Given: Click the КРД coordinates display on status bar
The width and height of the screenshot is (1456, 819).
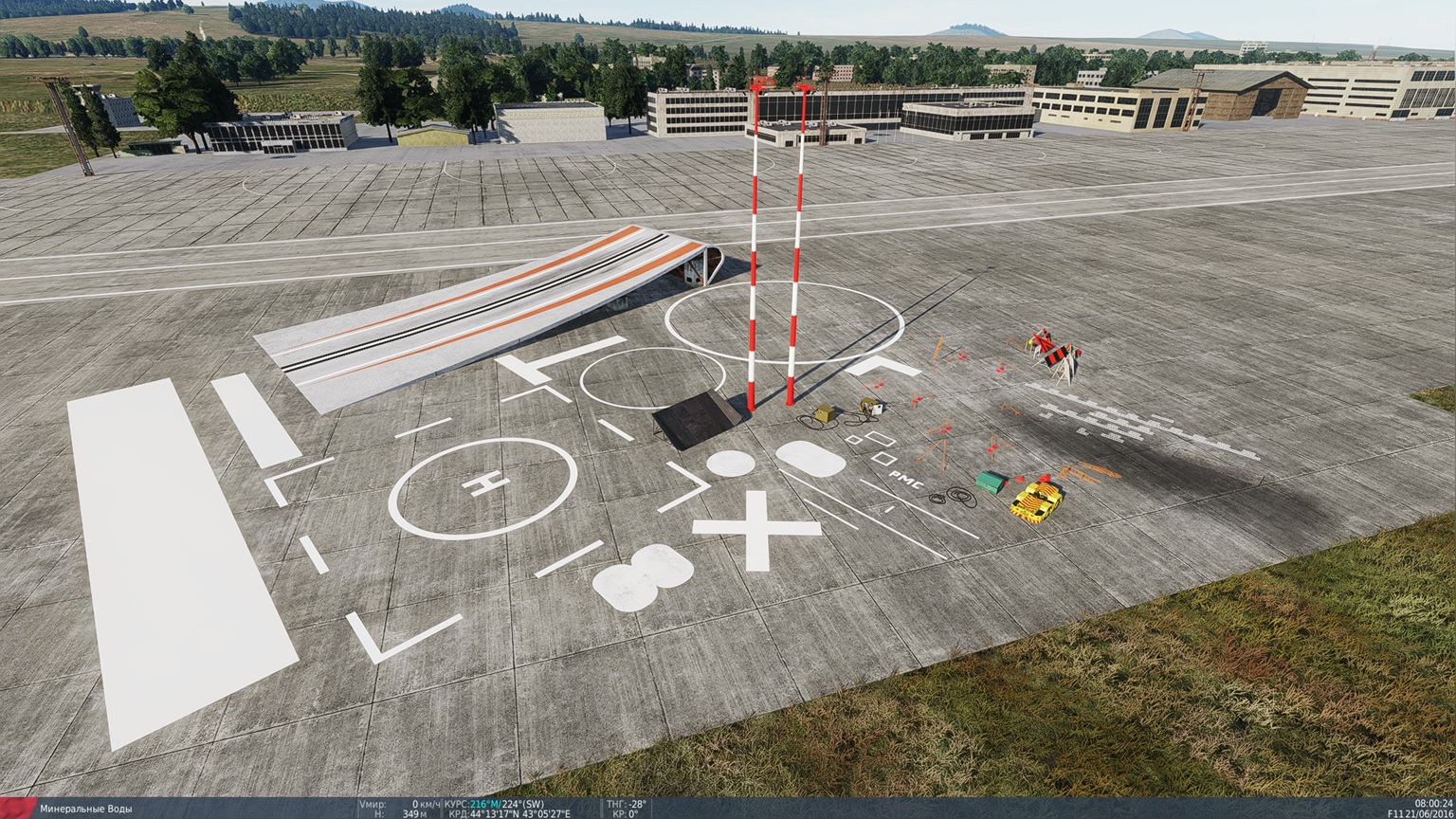Looking at the screenshot, I should point(512,811).
